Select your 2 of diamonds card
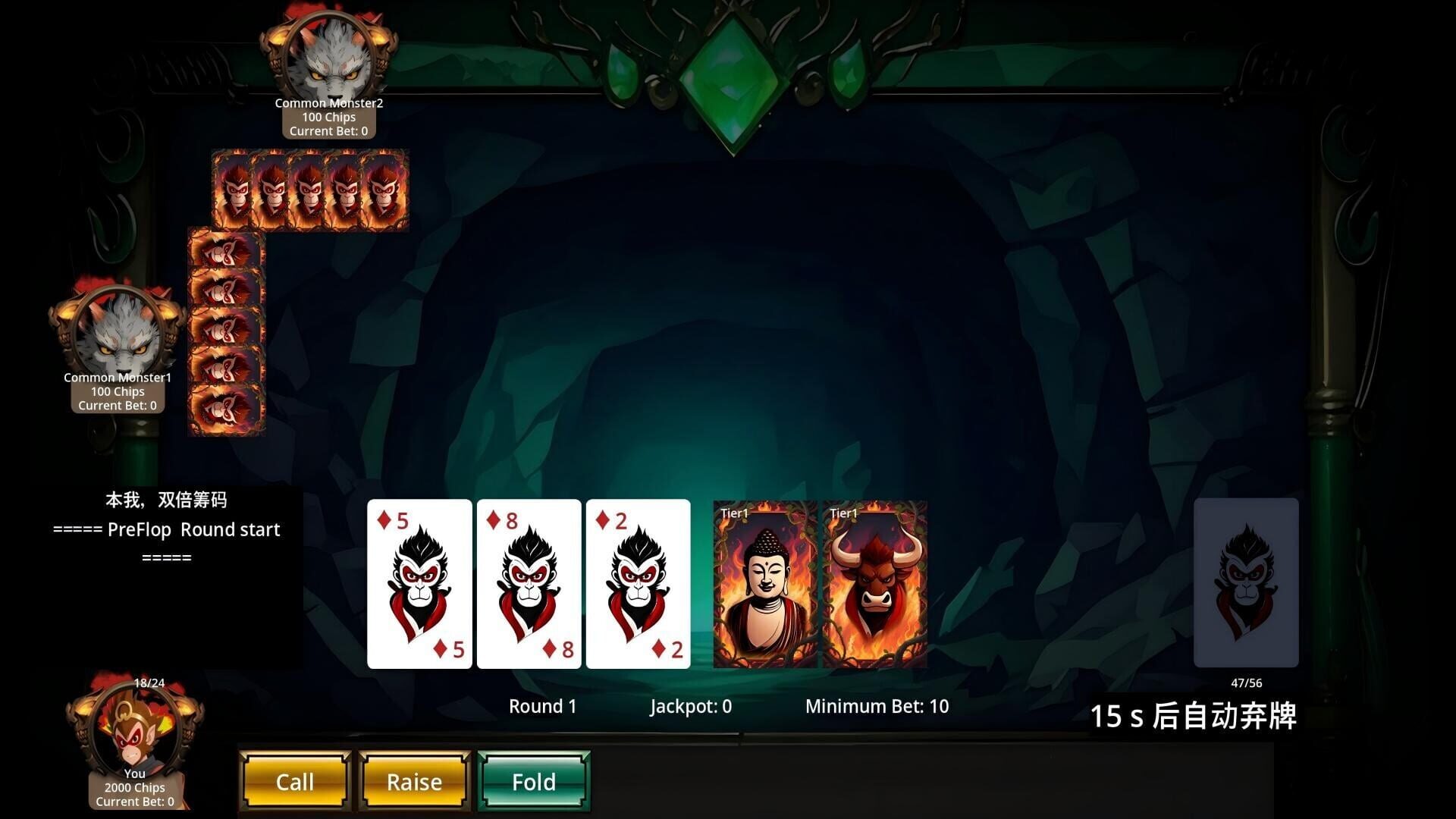Viewport: 1456px width, 819px height. tap(638, 584)
